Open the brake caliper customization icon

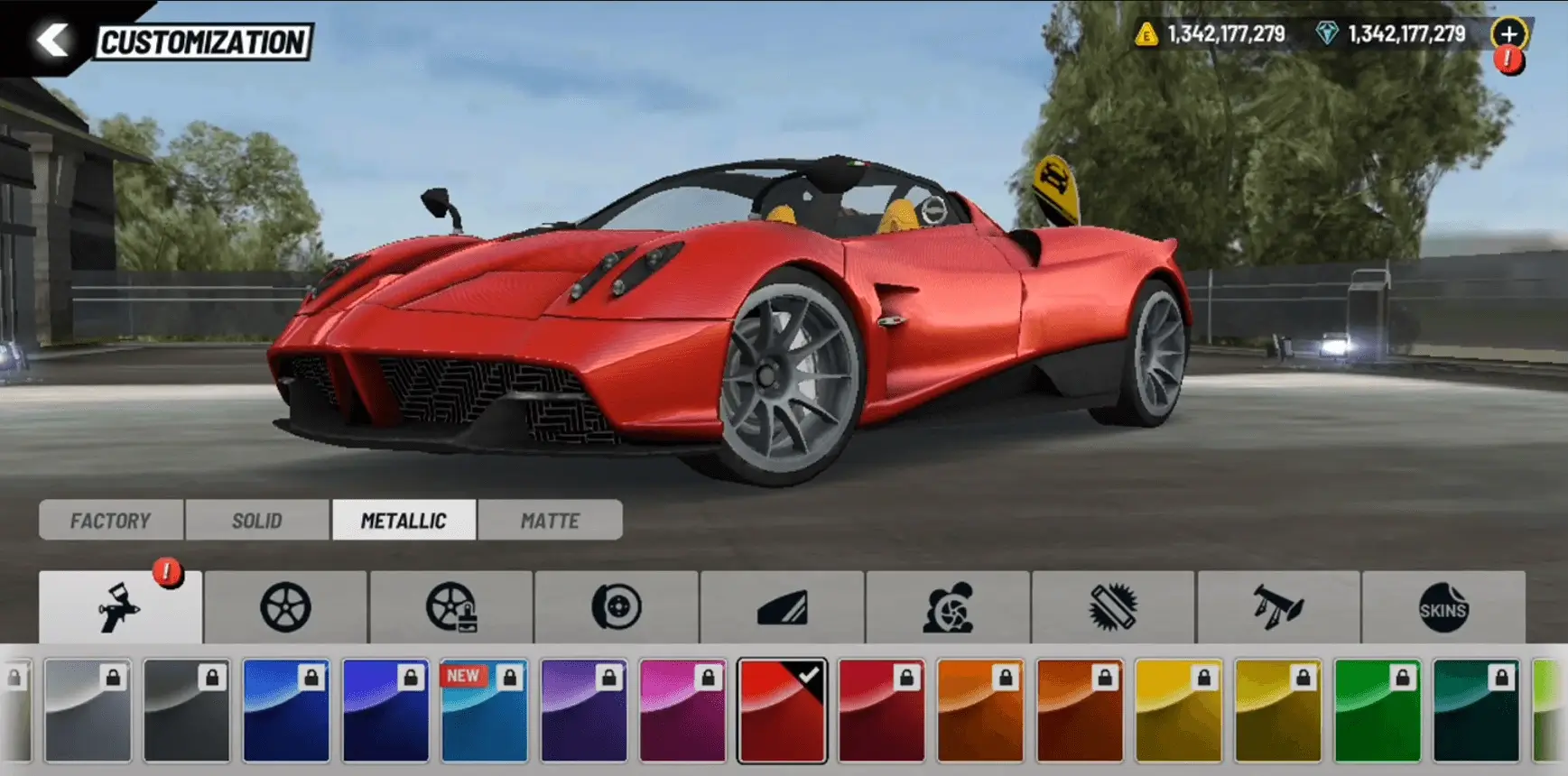[x=617, y=609]
